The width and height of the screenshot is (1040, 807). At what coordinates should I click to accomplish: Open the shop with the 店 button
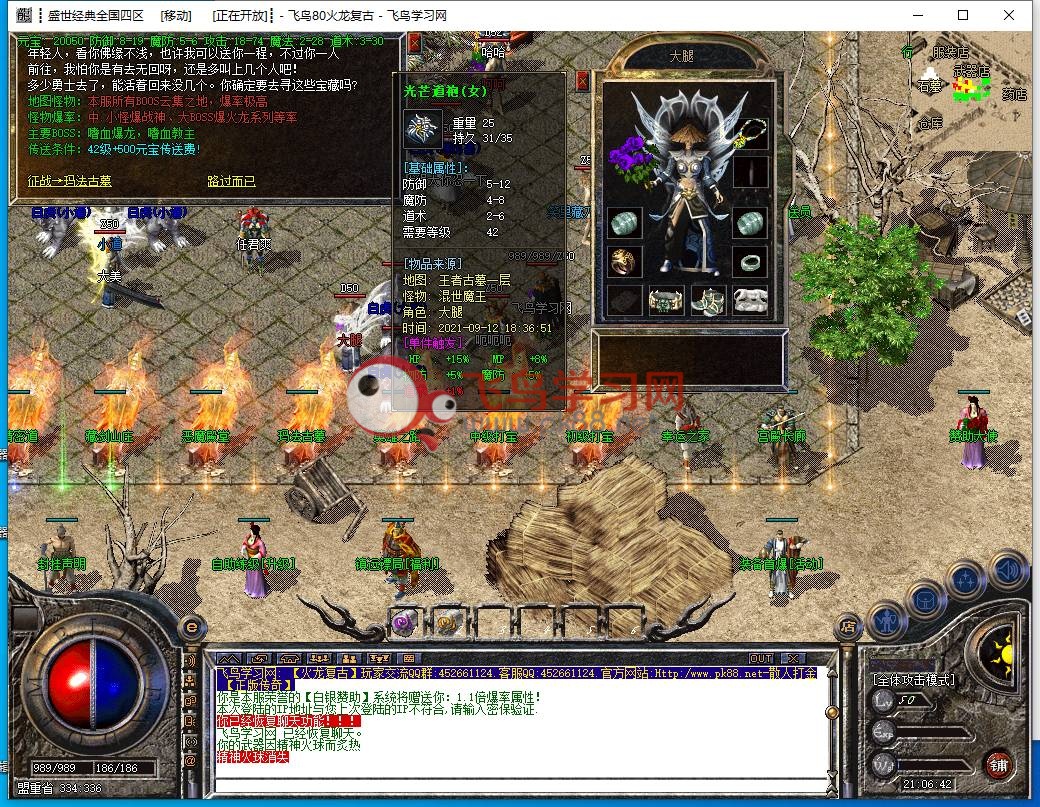pos(848,627)
